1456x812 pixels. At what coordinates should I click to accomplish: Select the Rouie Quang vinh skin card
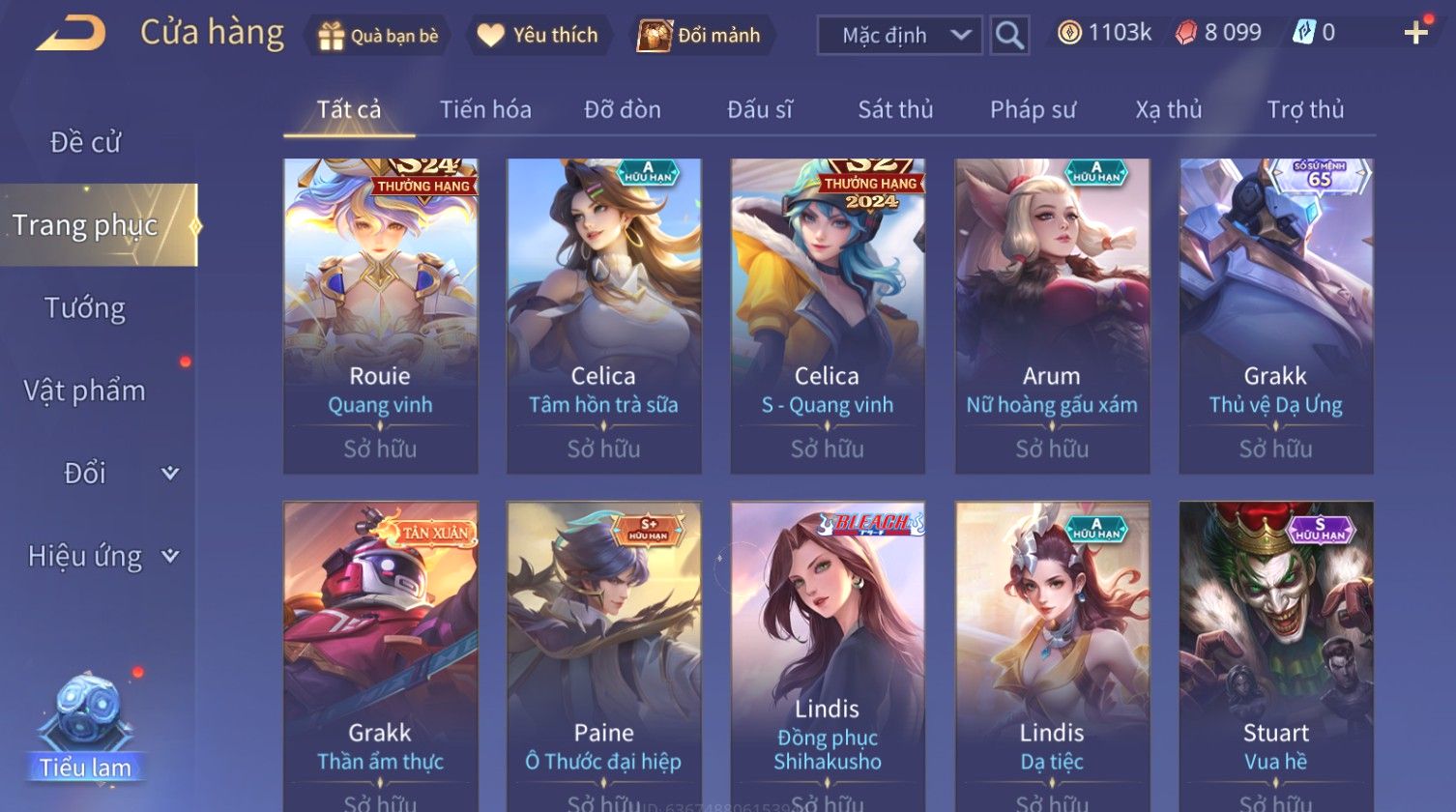coord(380,315)
